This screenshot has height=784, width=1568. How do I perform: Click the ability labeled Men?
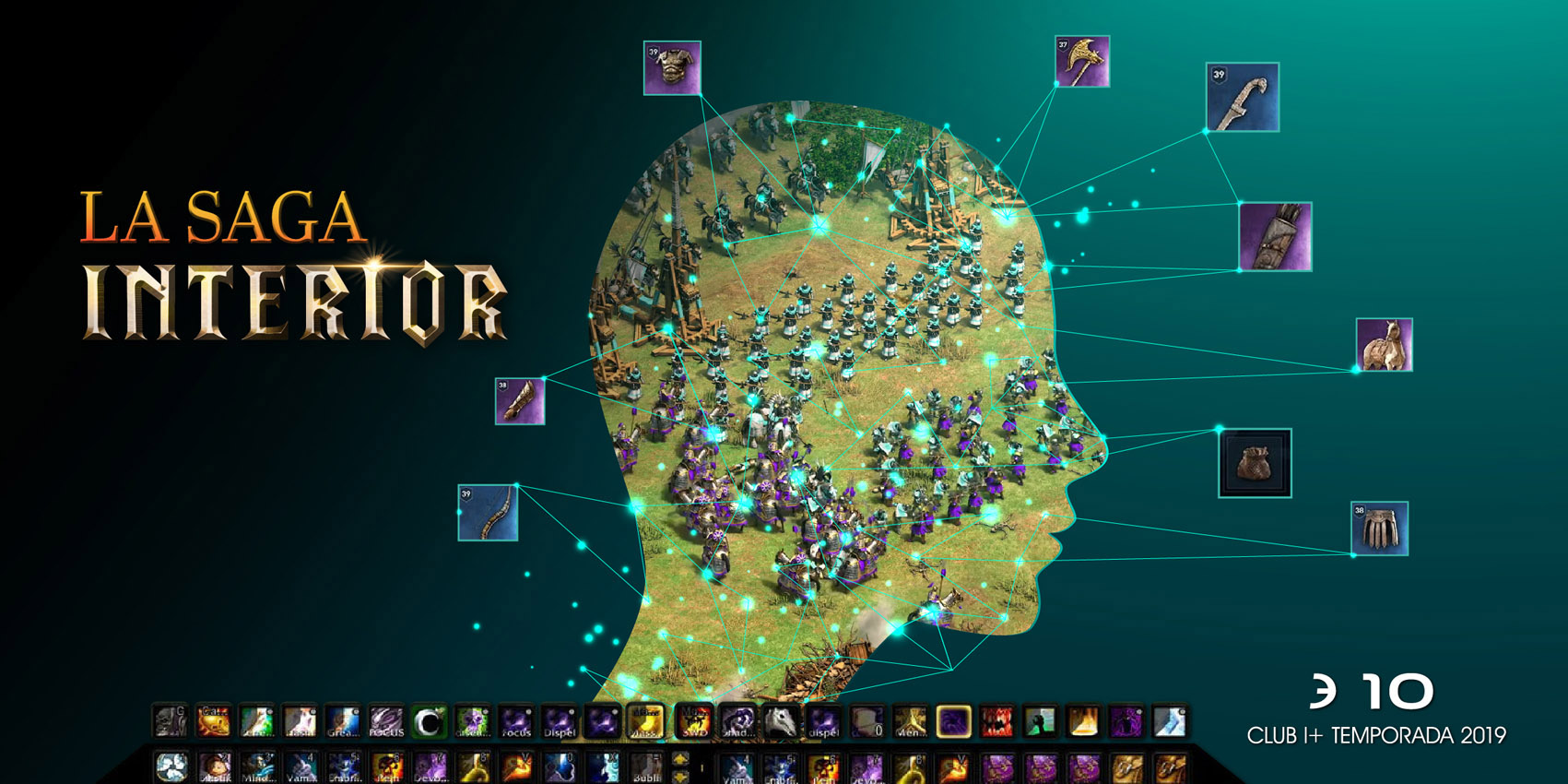(x=910, y=722)
